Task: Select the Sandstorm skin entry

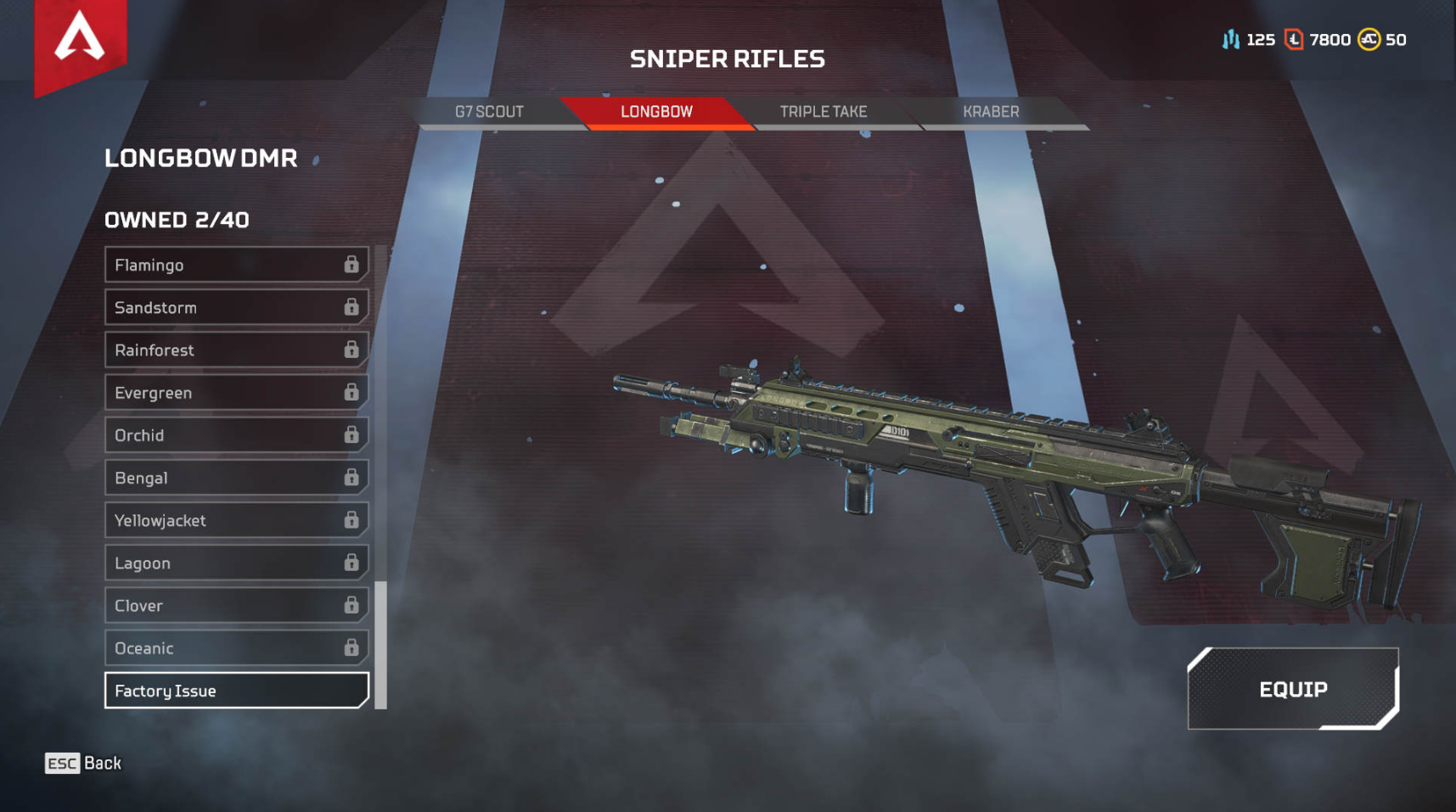Action: [236, 307]
